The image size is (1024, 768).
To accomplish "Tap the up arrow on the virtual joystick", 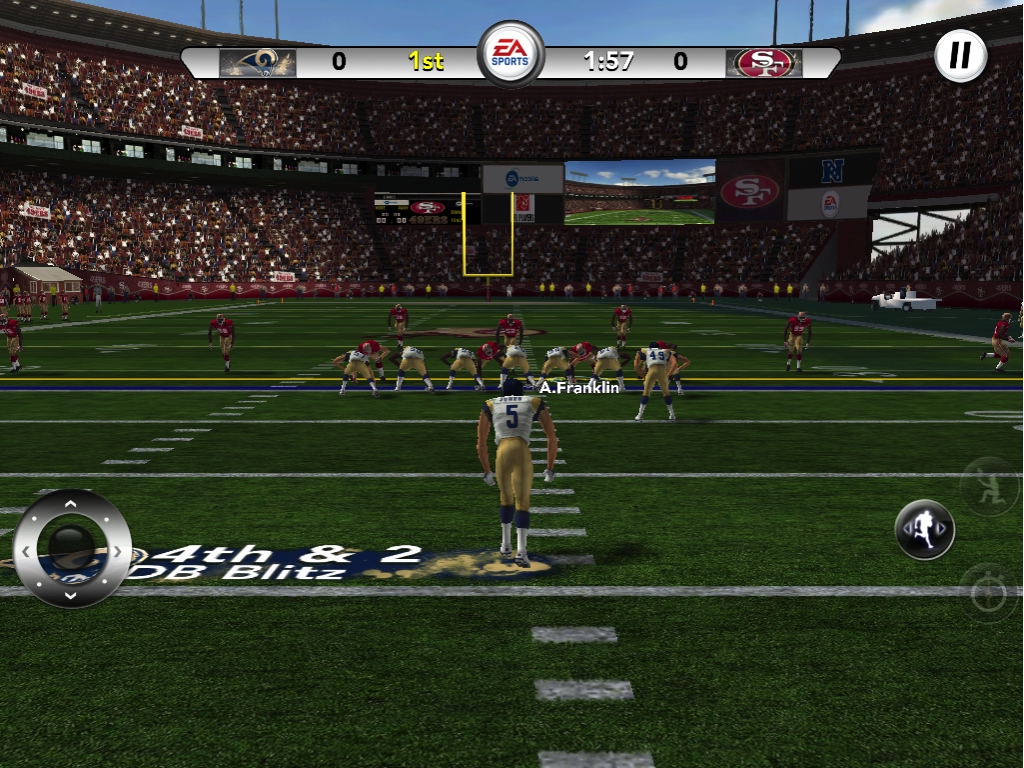I will 71,503.
